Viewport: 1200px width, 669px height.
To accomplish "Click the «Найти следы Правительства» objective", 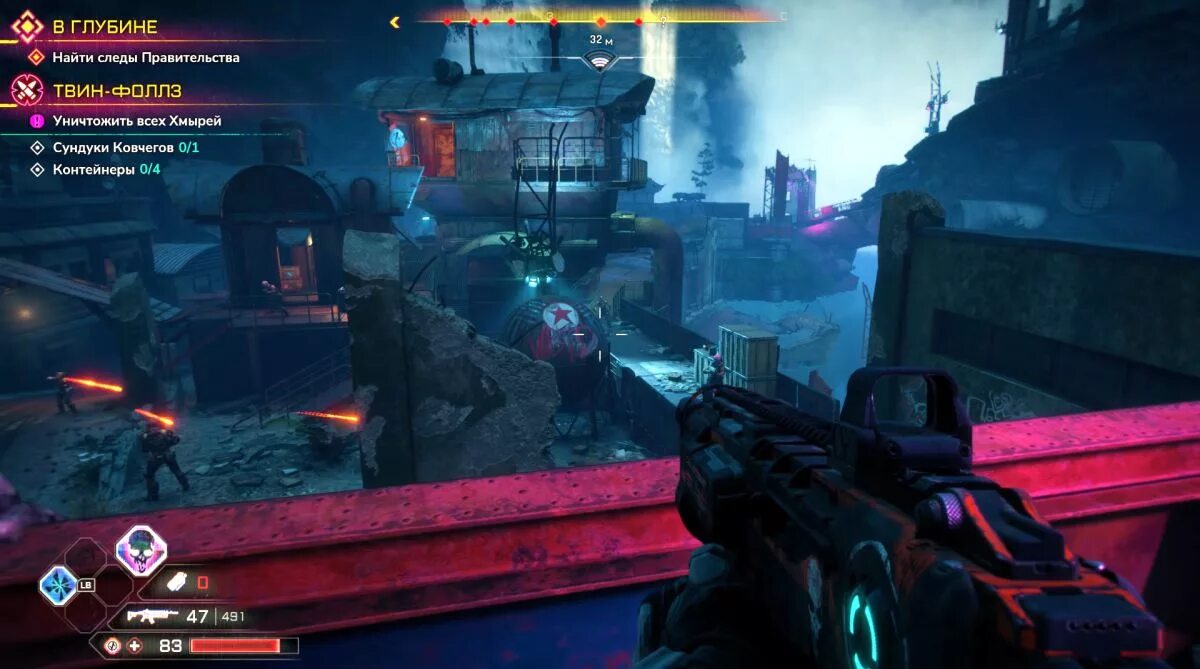I will point(146,58).
